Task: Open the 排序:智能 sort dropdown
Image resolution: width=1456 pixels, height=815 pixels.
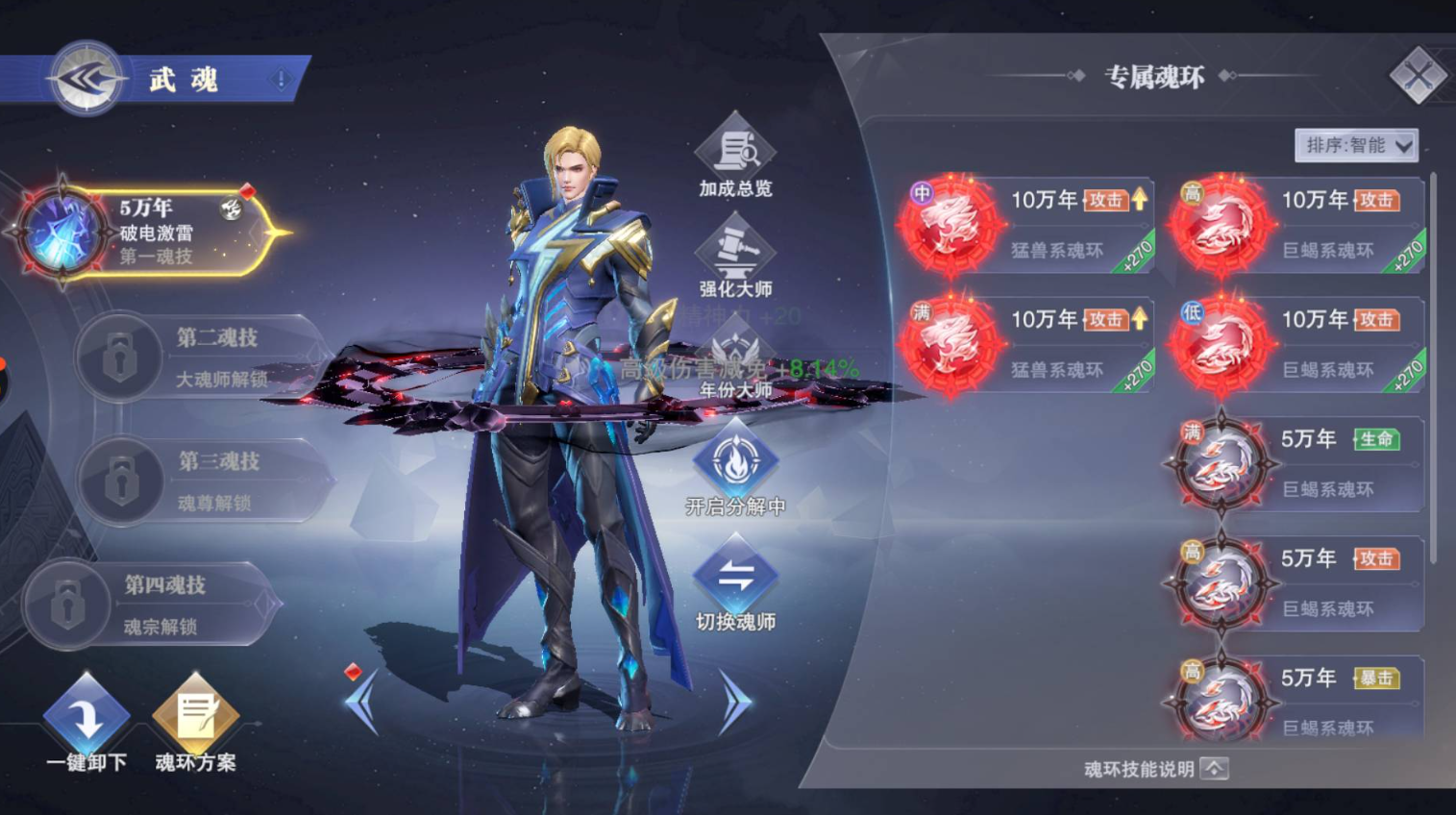Action: [1356, 145]
